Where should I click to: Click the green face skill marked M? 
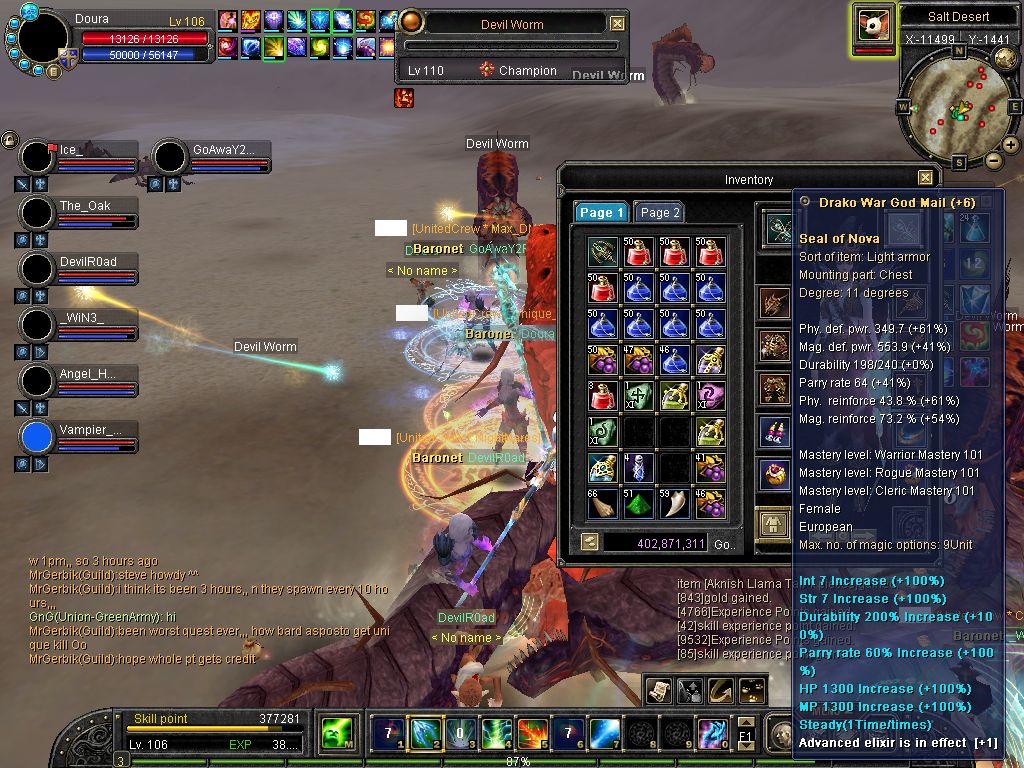335,734
